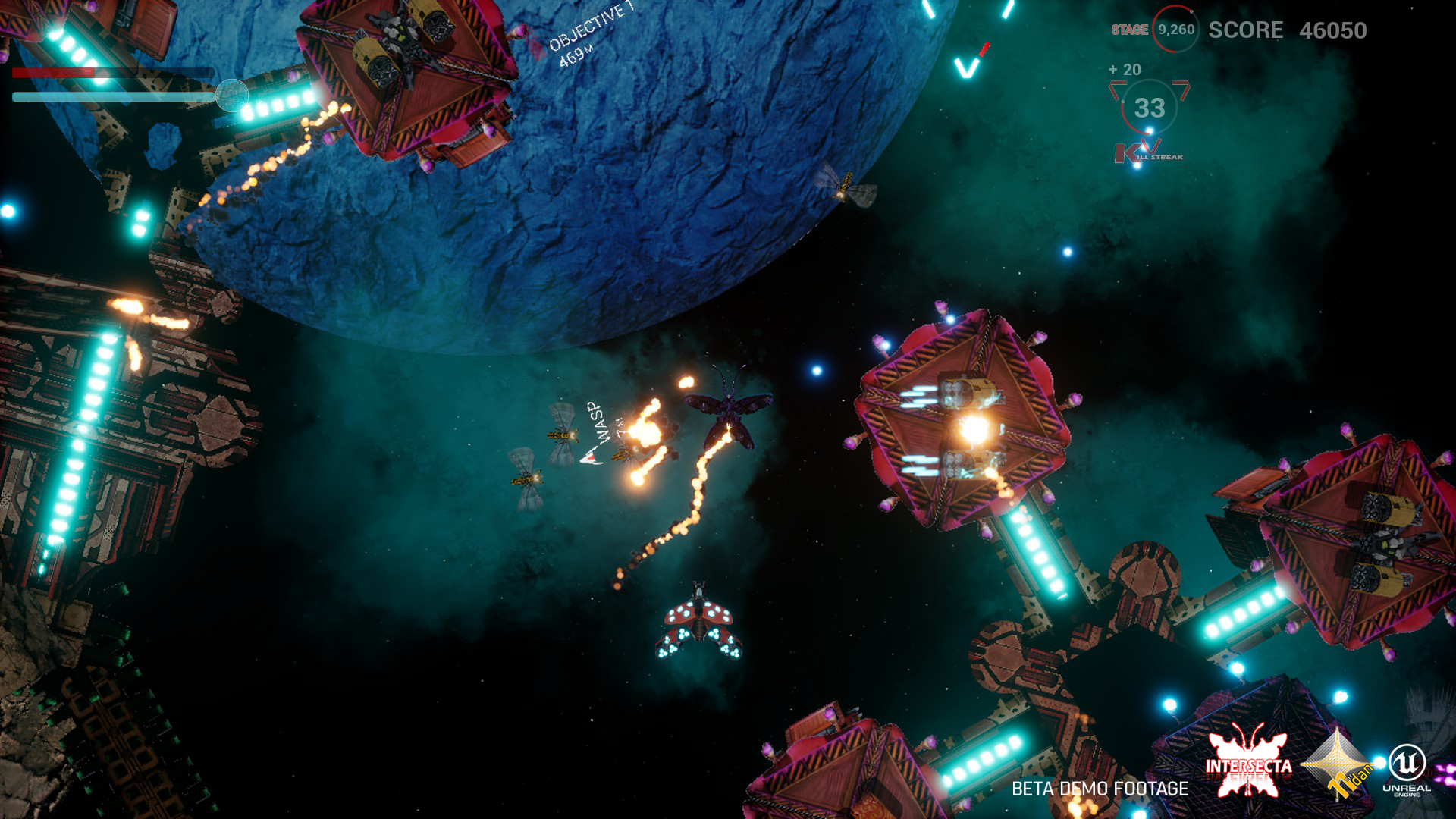Image resolution: width=1456 pixels, height=819 pixels.
Task: Click the Unreal Engine logo
Action: pyautogui.click(x=1407, y=770)
